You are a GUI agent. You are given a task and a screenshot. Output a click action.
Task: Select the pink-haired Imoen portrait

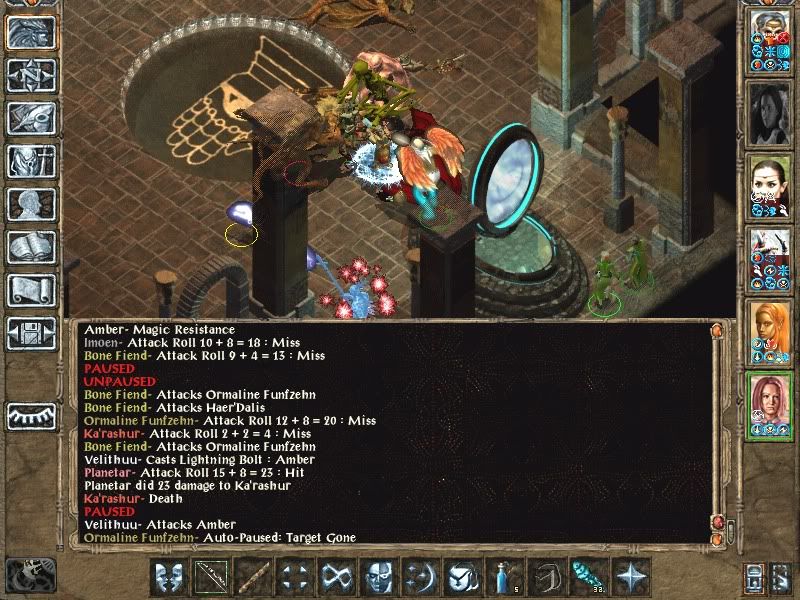[x=769, y=404]
